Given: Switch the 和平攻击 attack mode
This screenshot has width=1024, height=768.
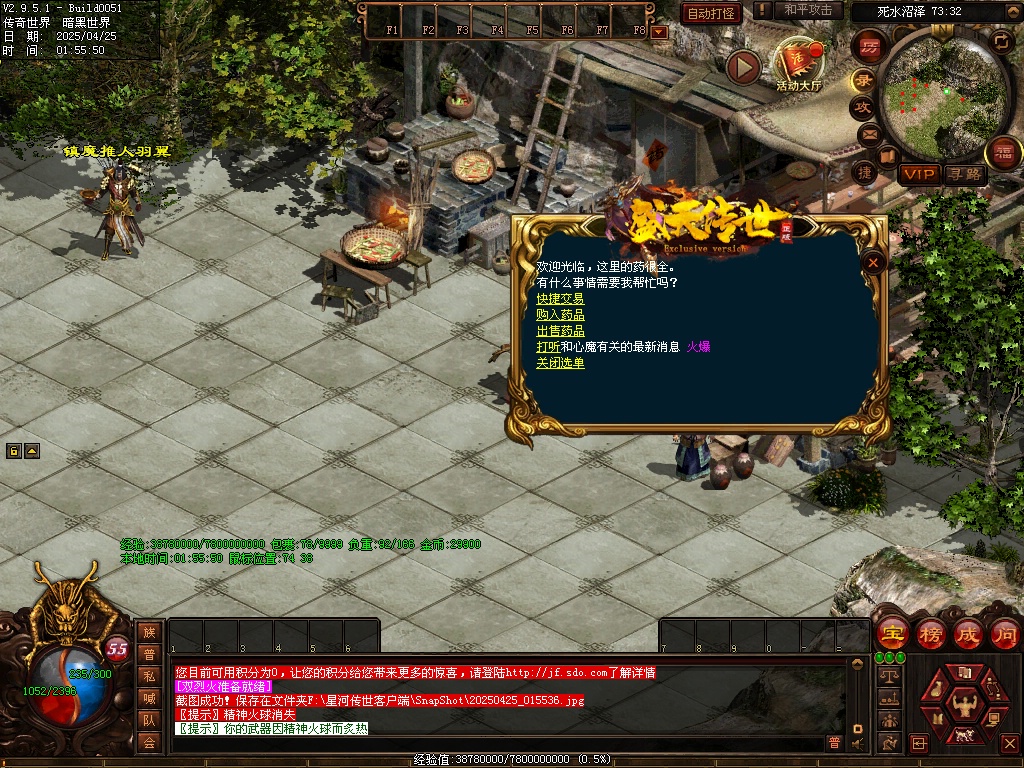Looking at the screenshot, I should (x=807, y=10).
